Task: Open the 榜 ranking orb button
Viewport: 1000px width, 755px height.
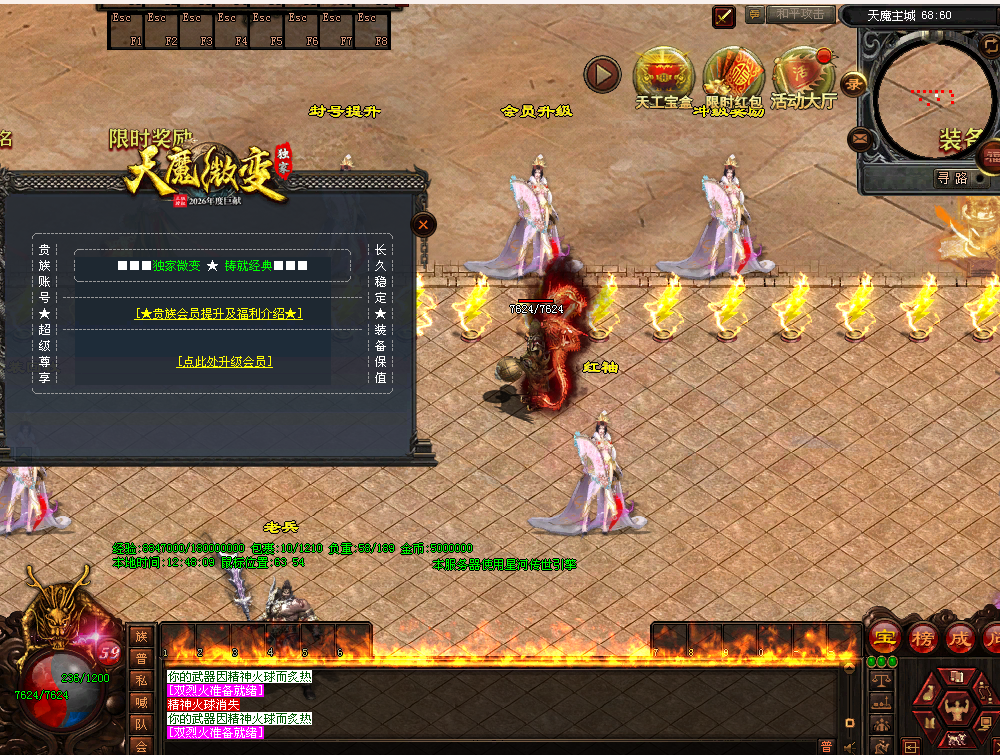Action: pyautogui.click(x=922, y=638)
